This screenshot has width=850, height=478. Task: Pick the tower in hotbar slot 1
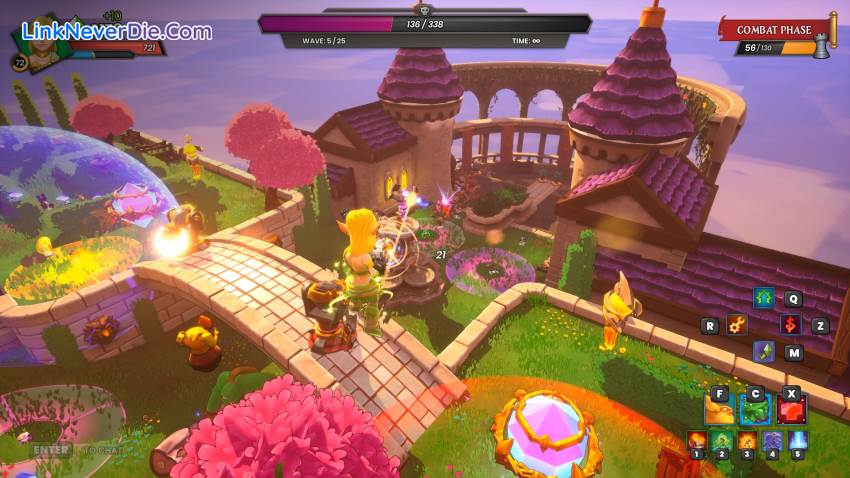point(697,441)
